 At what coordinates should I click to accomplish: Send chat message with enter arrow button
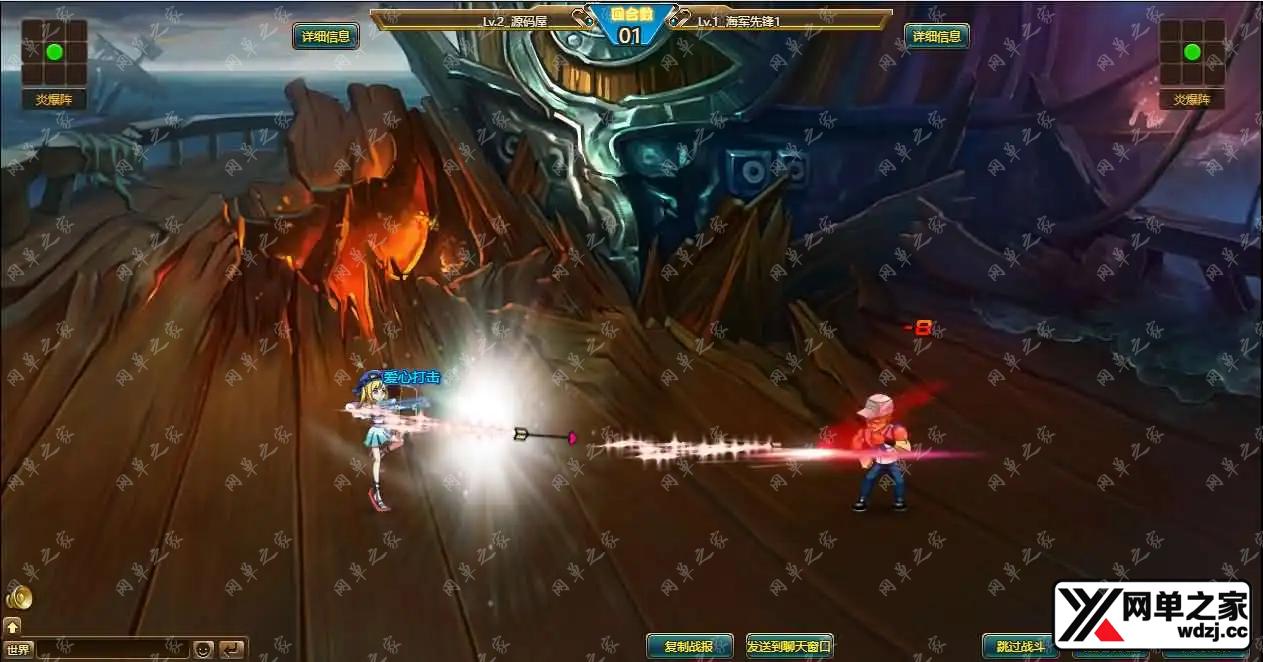[x=231, y=649]
